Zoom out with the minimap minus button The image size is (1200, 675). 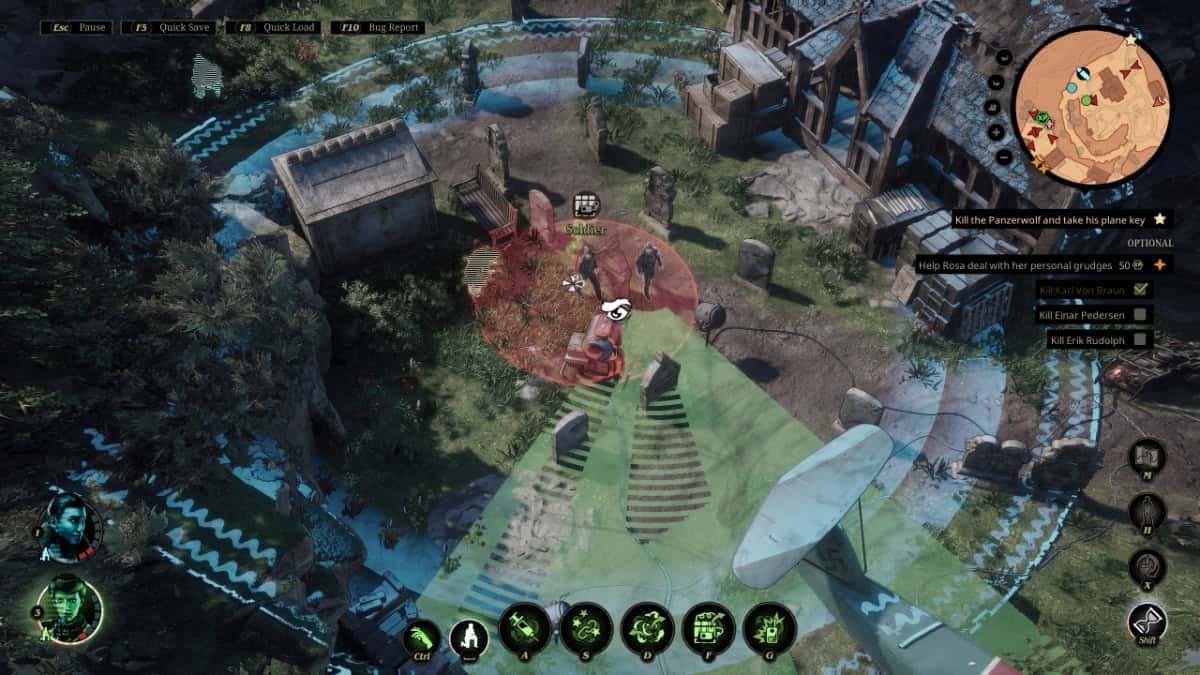coord(1002,157)
